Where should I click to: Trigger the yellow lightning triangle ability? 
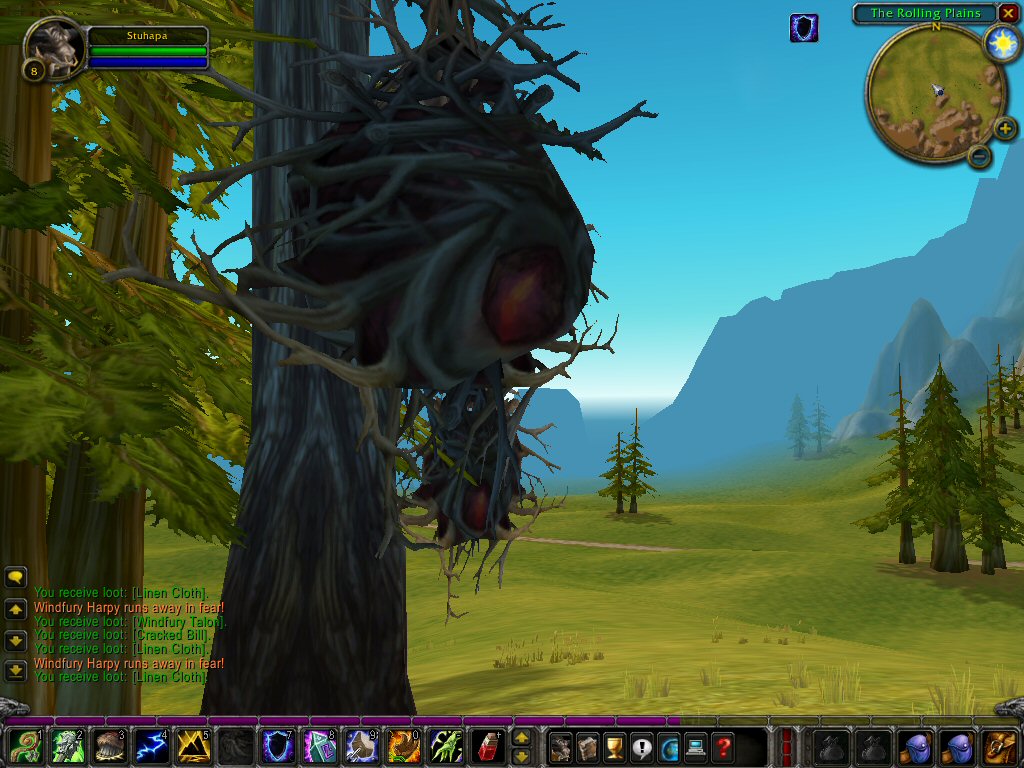coord(193,747)
